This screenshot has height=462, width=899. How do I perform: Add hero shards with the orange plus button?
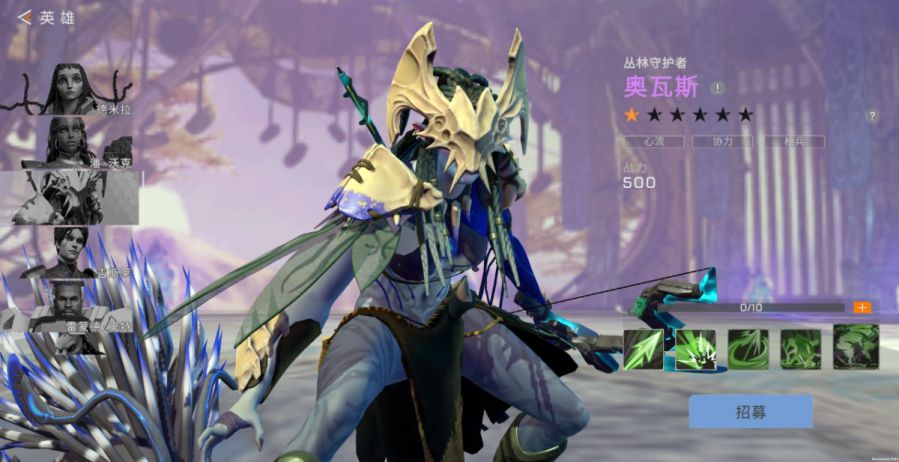[x=861, y=308]
